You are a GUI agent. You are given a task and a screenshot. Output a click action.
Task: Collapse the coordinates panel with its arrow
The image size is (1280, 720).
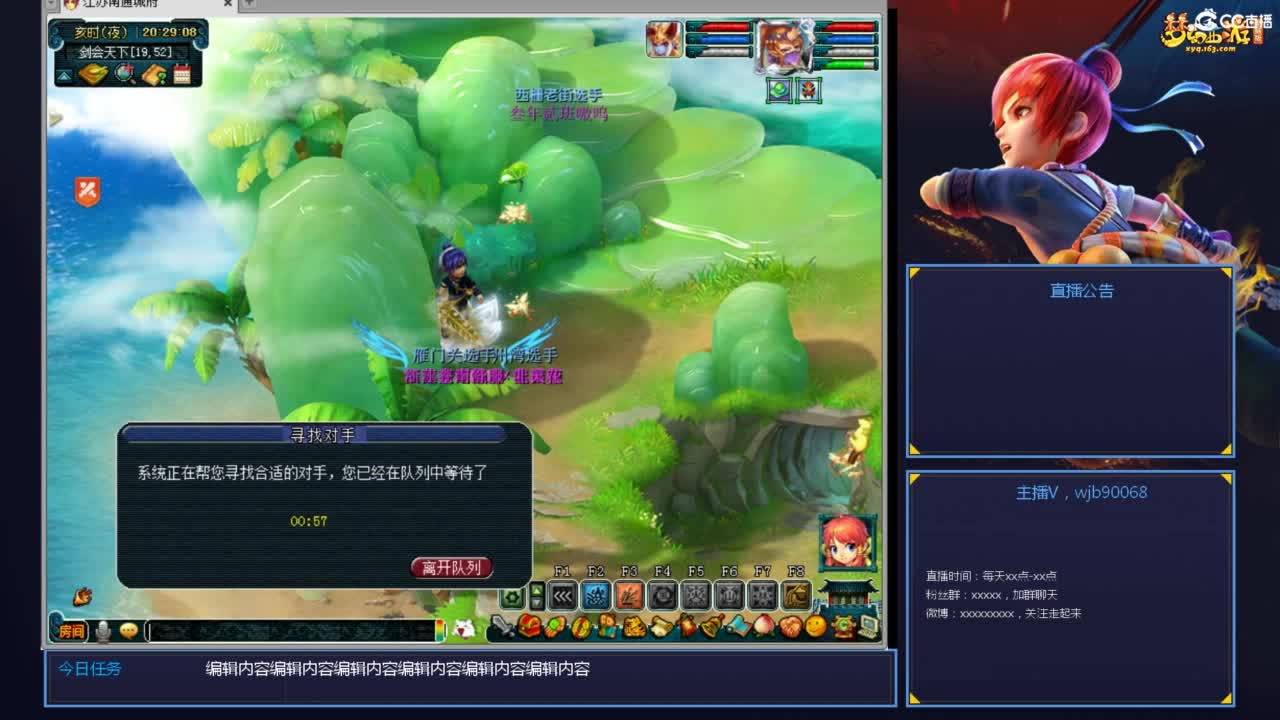click(64, 76)
